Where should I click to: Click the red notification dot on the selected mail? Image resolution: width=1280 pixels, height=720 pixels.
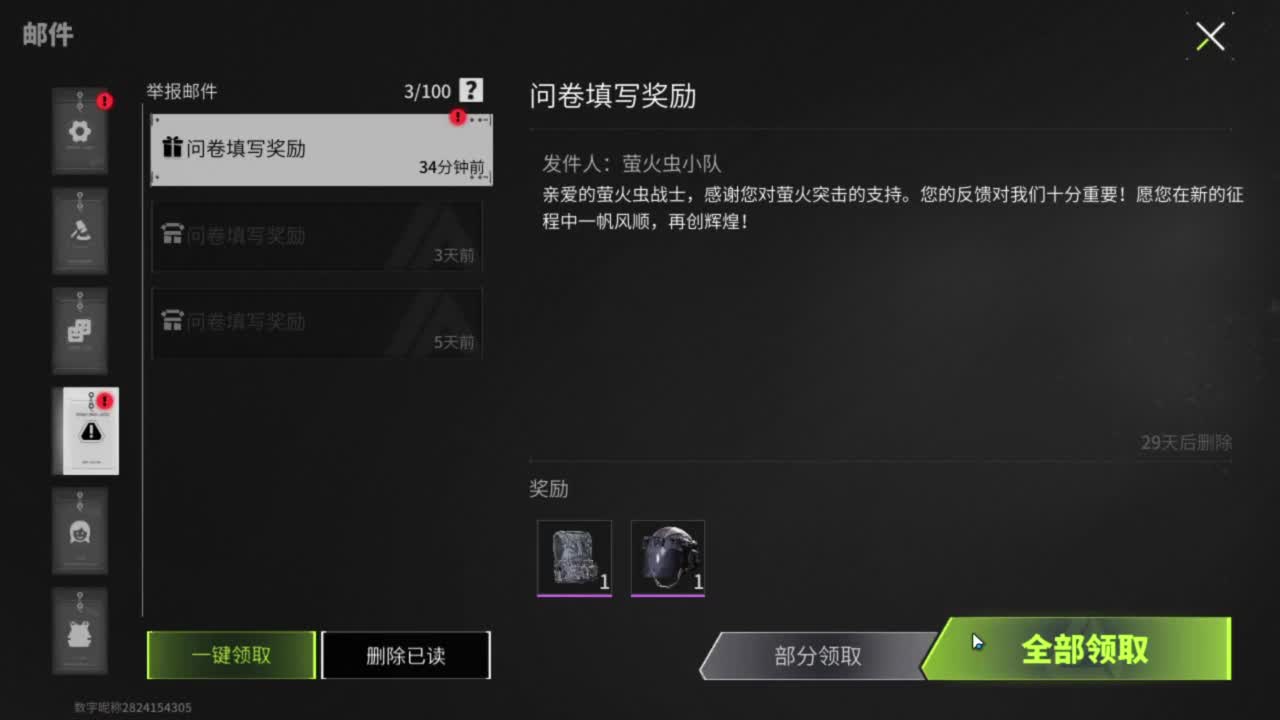click(458, 118)
